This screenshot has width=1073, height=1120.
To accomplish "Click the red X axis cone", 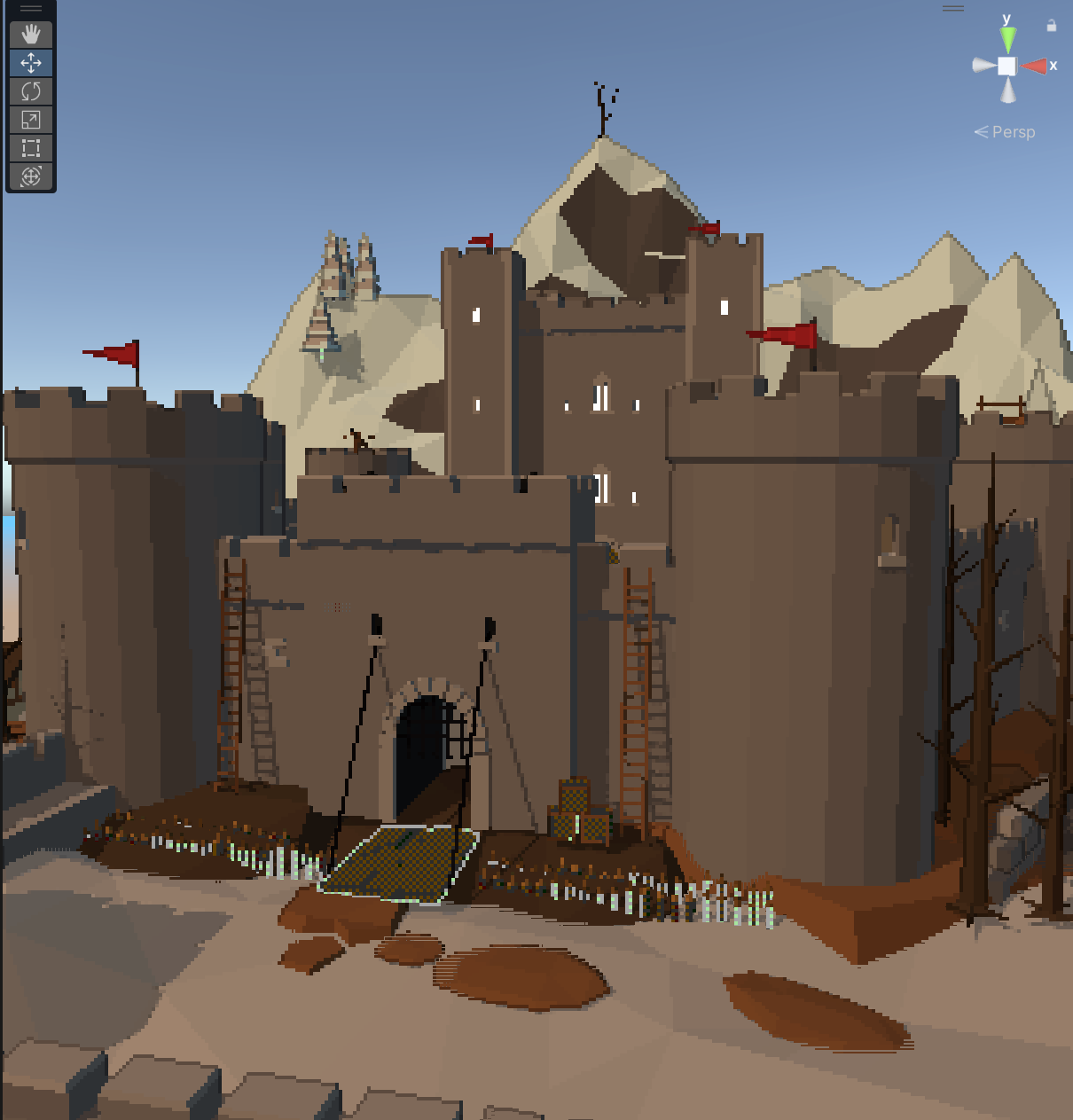I will [x=1034, y=66].
